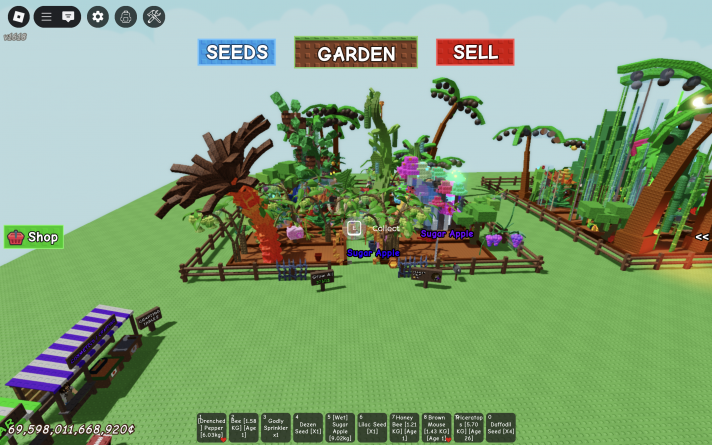The image size is (712, 445).
Task: Teleport to GARDEN button
Action: 356,53
